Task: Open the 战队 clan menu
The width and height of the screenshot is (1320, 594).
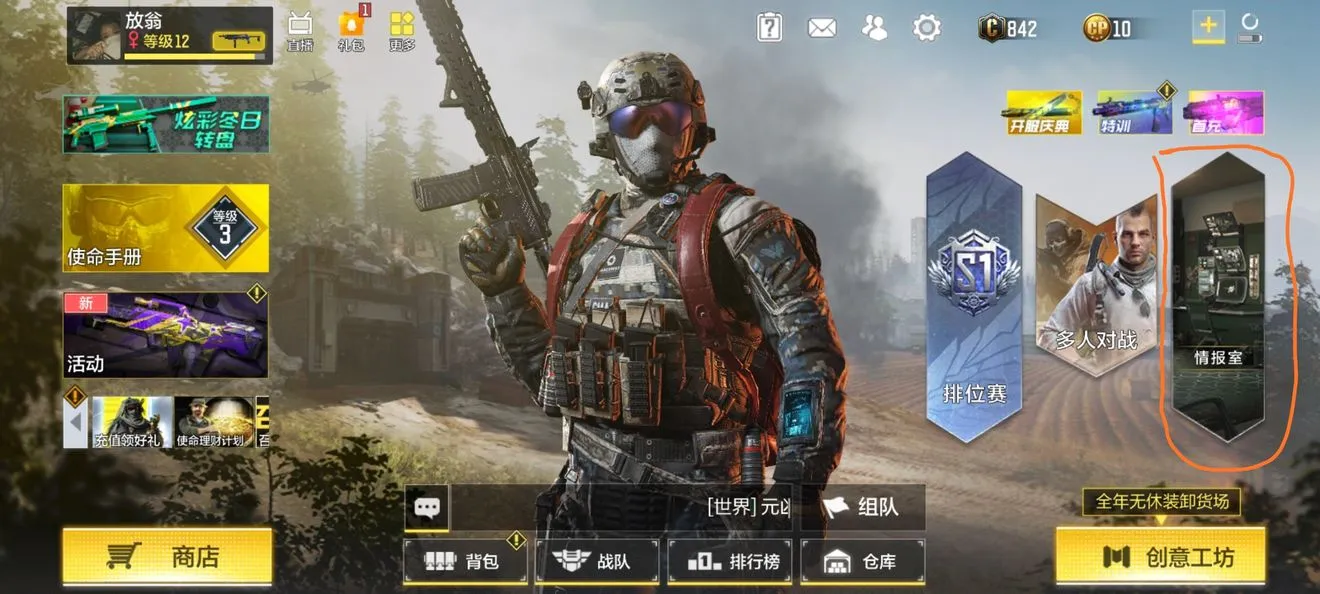Action: click(x=597, y=561)
